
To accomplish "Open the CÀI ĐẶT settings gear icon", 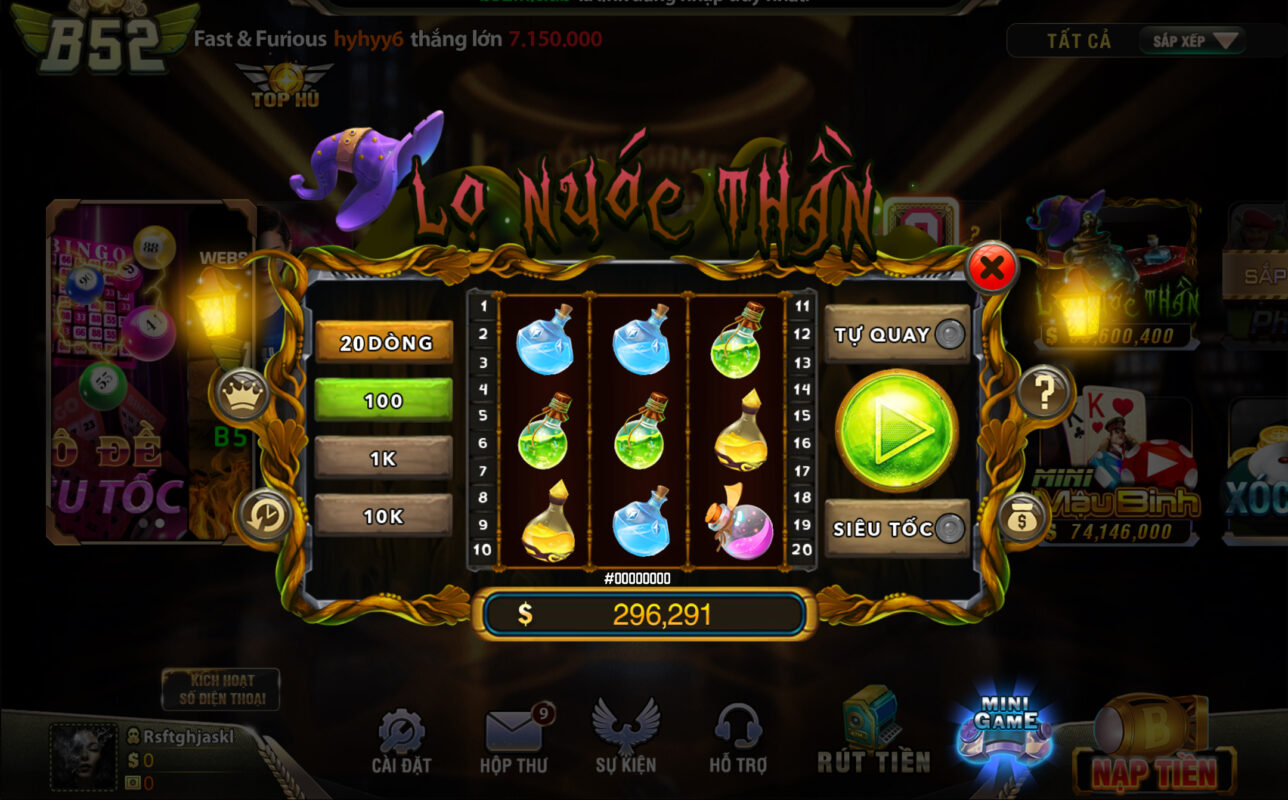I will 400,732.
